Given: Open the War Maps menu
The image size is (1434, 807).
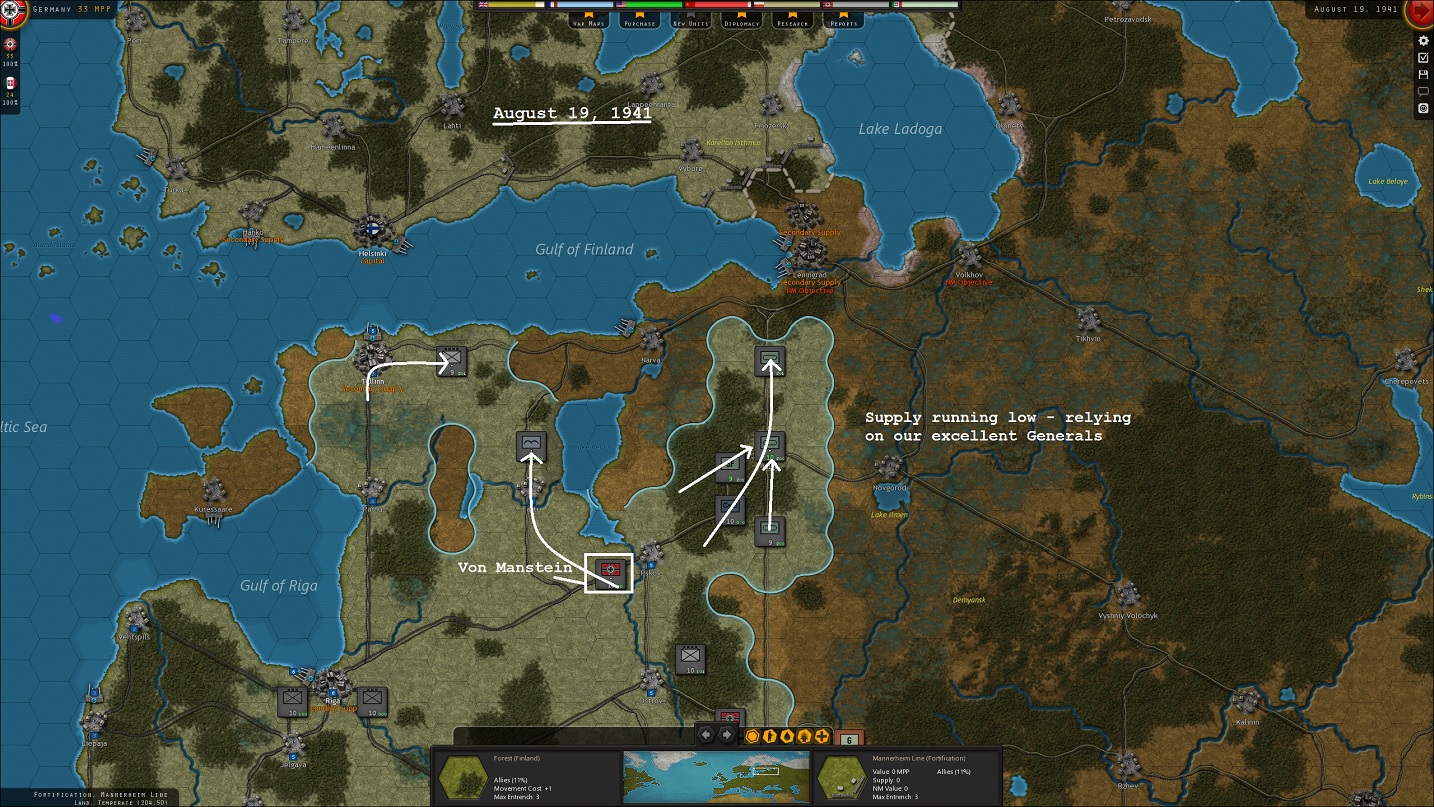Looking at the screenshot, I should 589,22.
